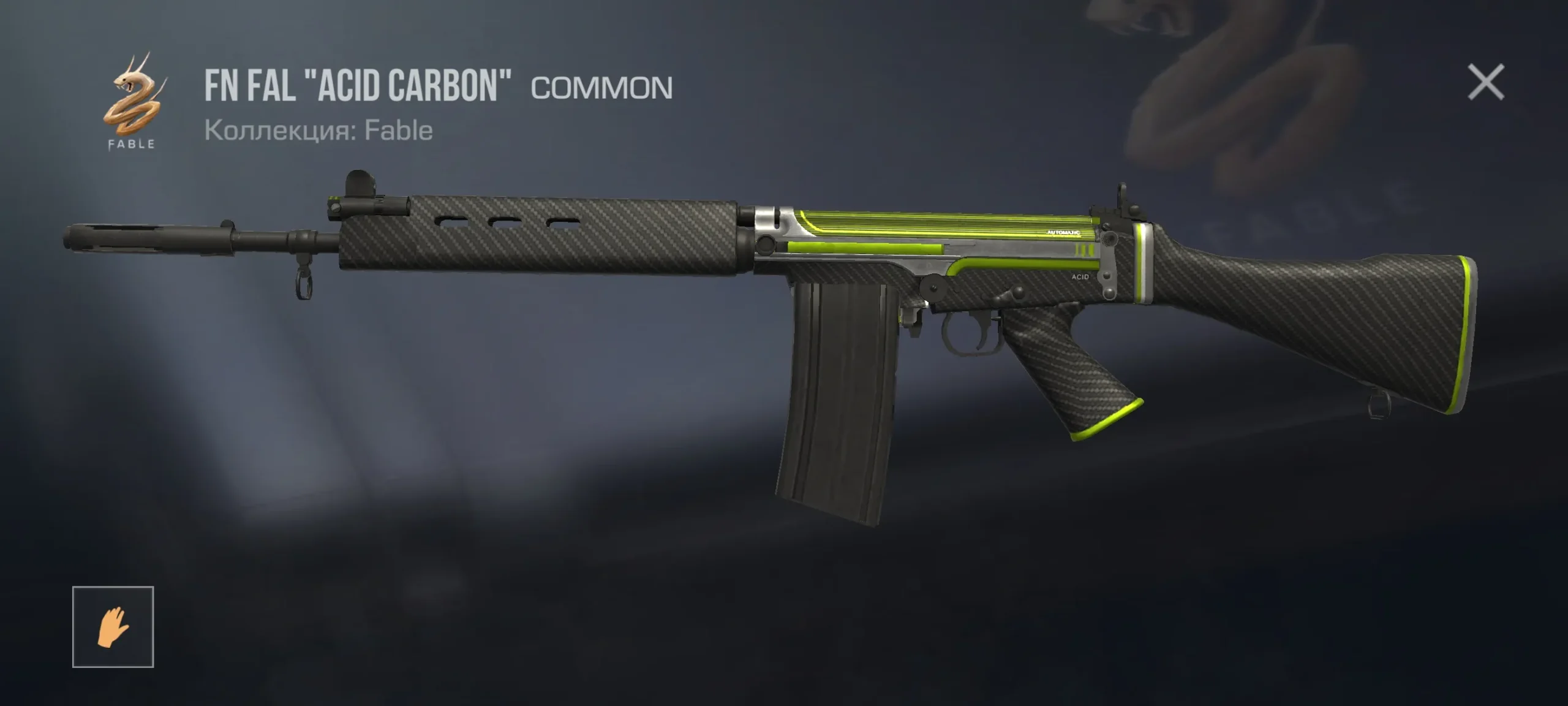
Task: Click the snake's head on the collection emblem
Action: [x=129, y=80]
